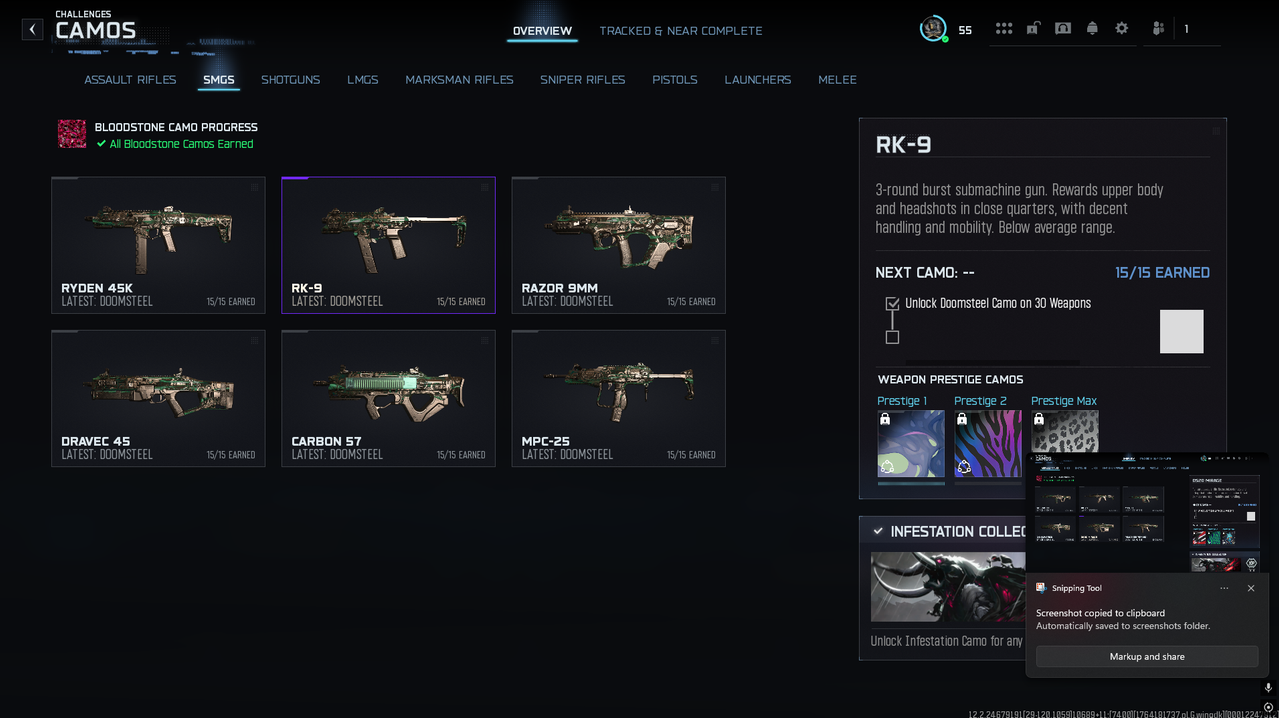This screenshot has height=718, width=1279.
Task: Select the Melee category tab
Action: tap(837, 80)
